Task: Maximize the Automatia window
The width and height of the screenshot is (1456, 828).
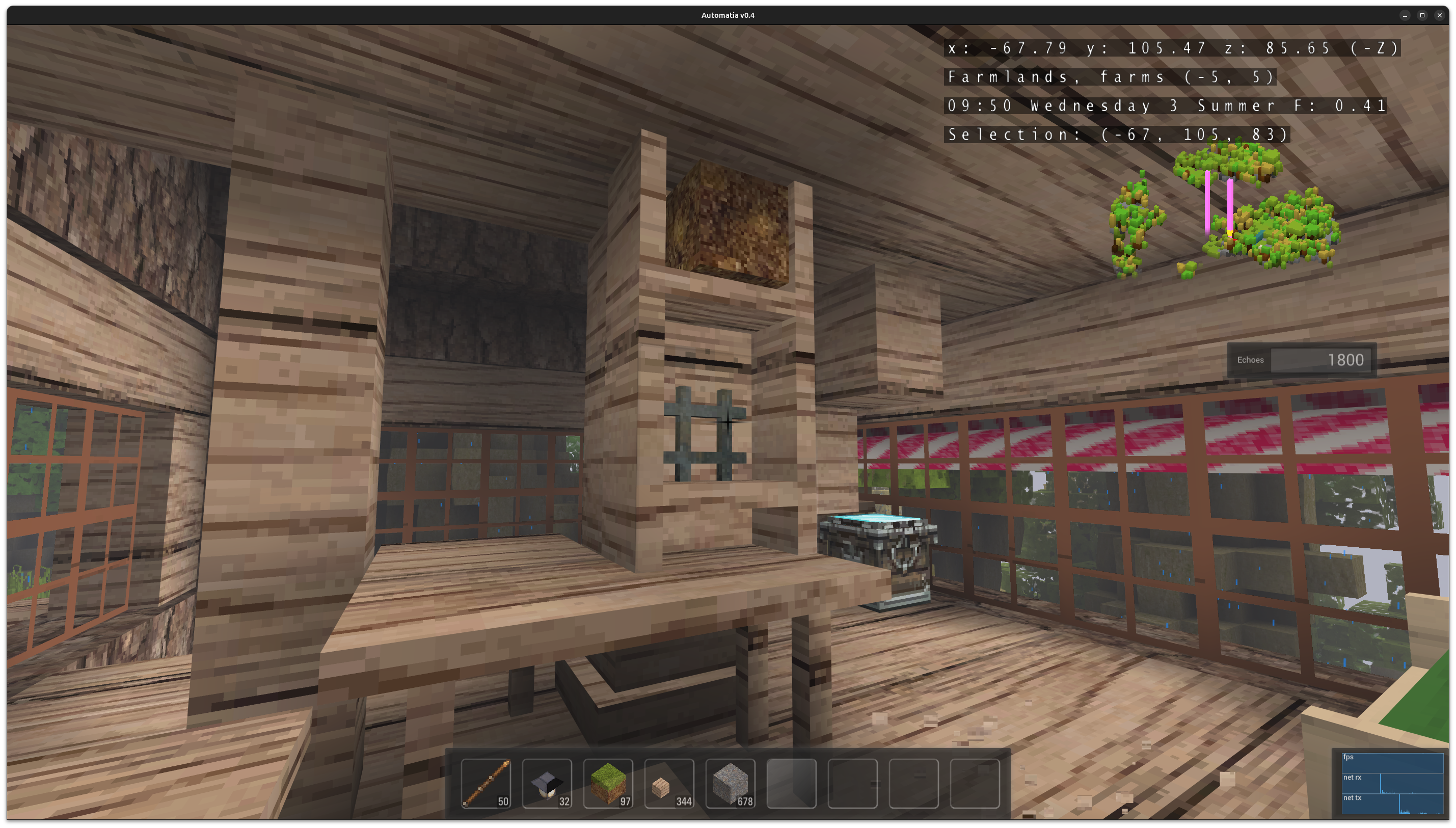Action: [x=1422, y=15]
